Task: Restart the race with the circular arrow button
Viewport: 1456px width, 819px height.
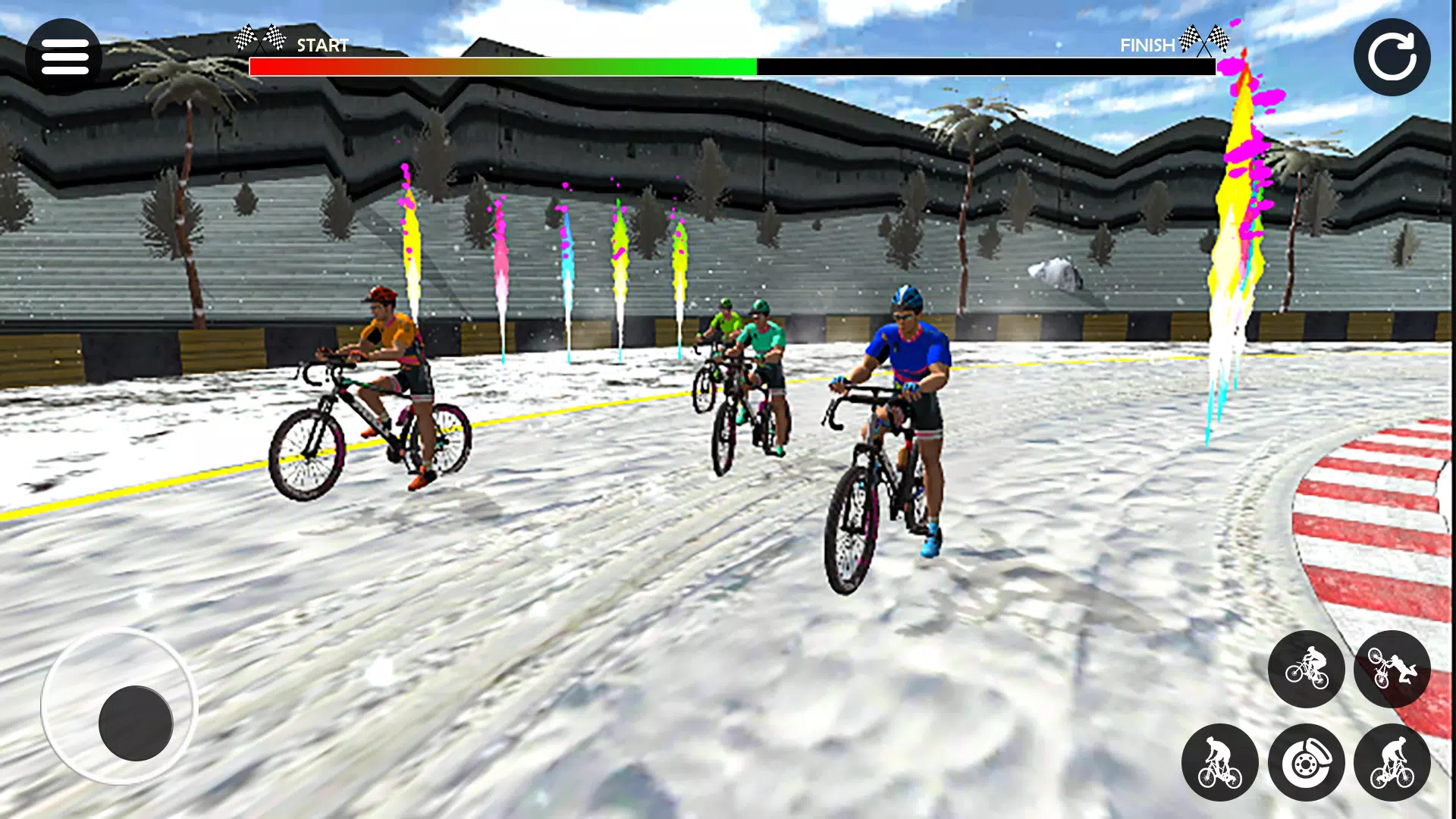Action: pos(1392,58)
